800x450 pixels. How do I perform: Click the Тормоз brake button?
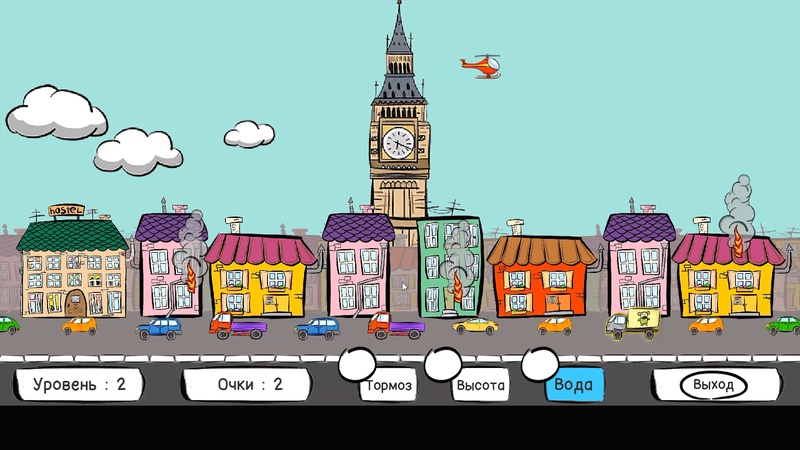[389, 385]
